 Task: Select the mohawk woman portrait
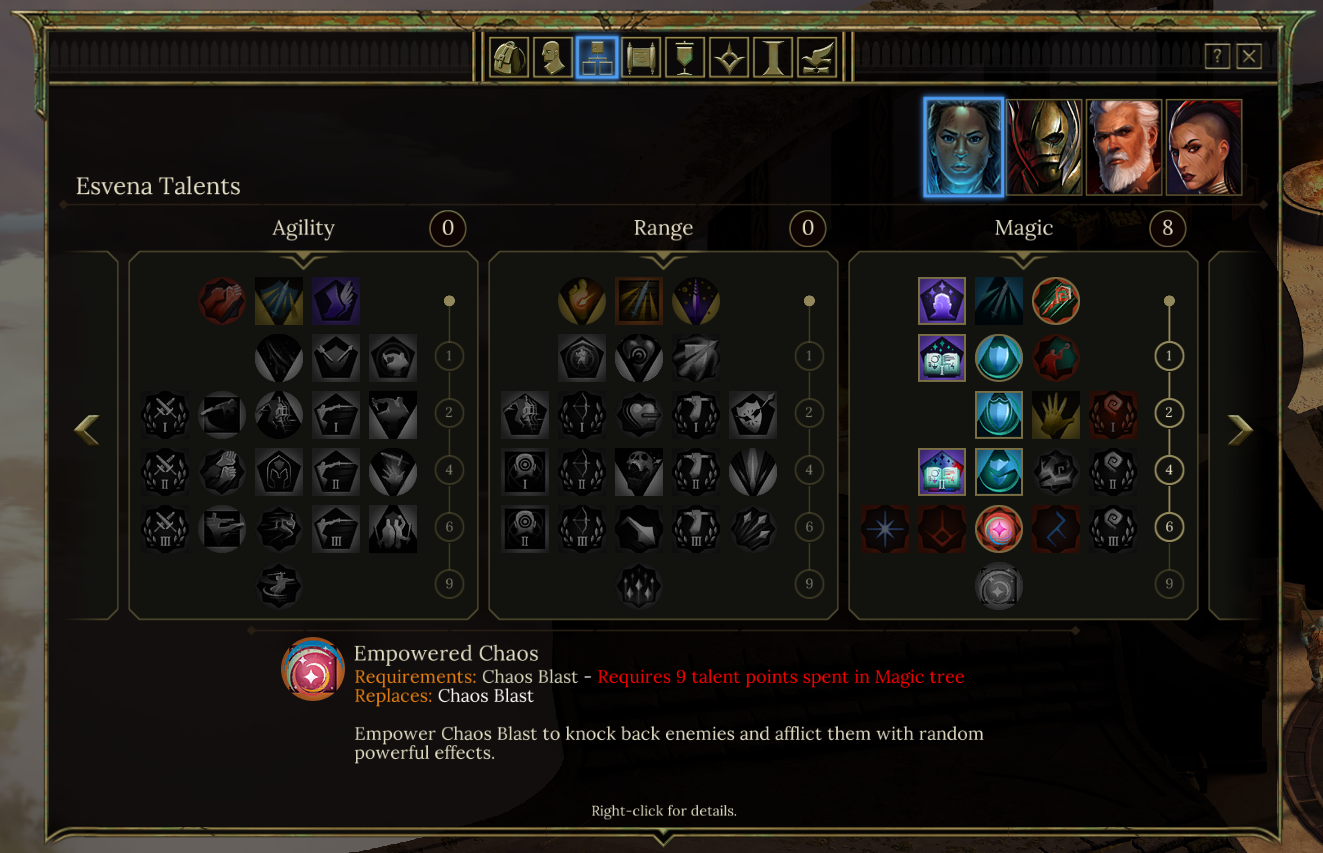[1204, 147]
